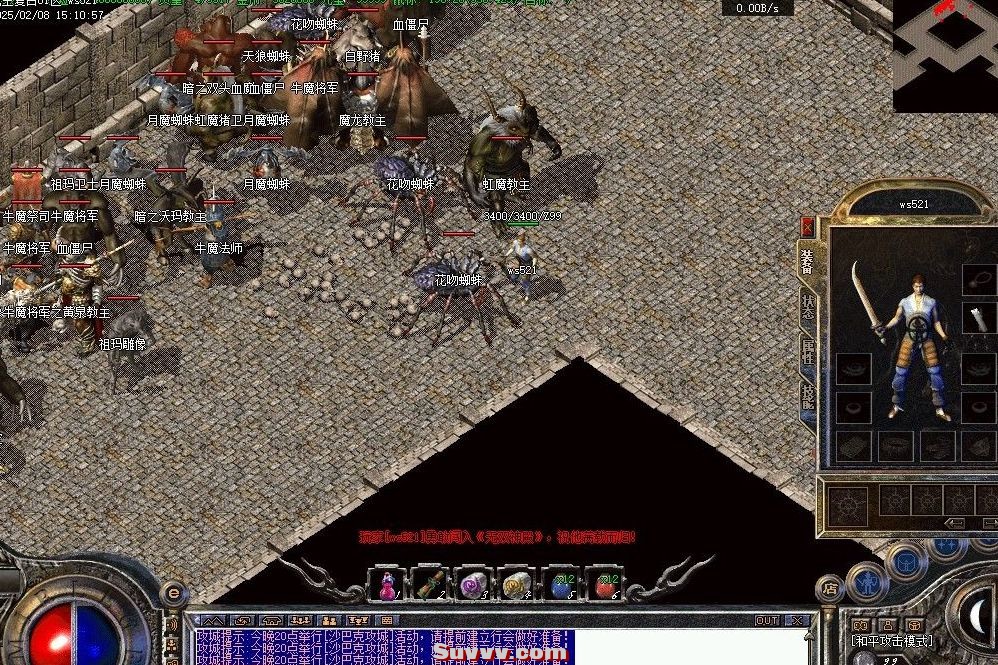Image resolution: width=998 pixels, height=665 pixels.
Task: Use the red potion in belt slot 6
Action: 601,584
